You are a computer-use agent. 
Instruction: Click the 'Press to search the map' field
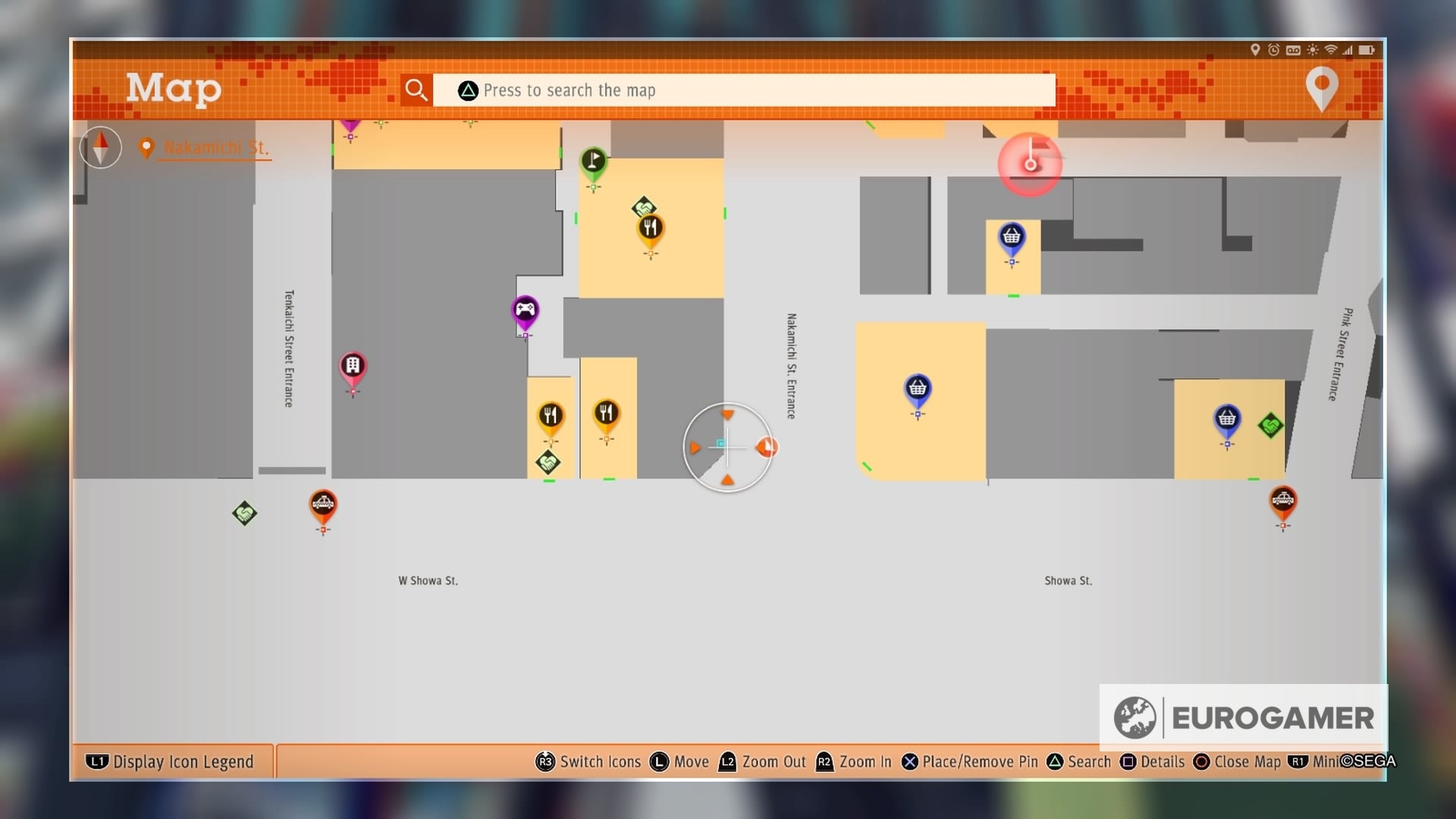pos(743,89)
